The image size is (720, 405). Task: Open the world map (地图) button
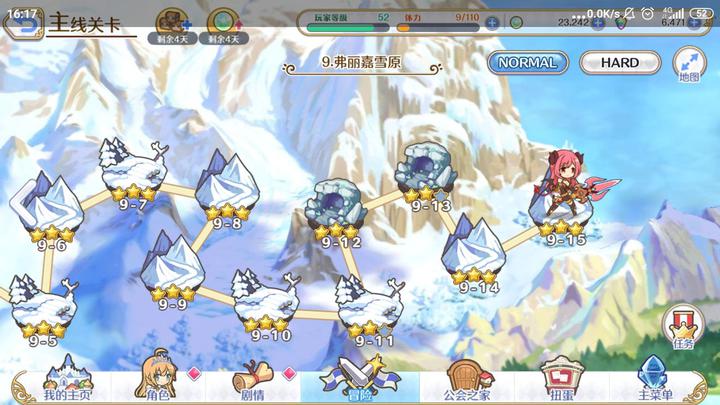coord(689,63)
